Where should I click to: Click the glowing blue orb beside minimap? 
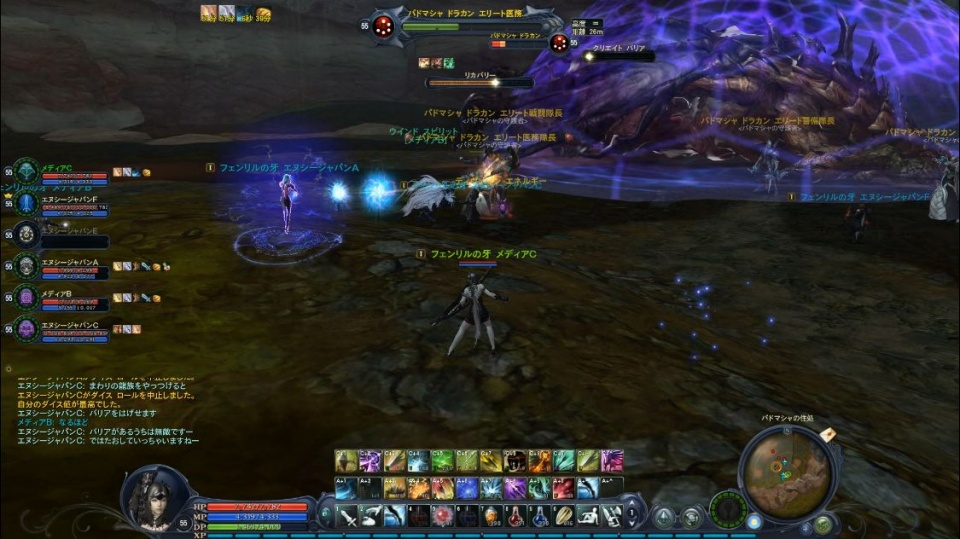[x=754, y=522]
